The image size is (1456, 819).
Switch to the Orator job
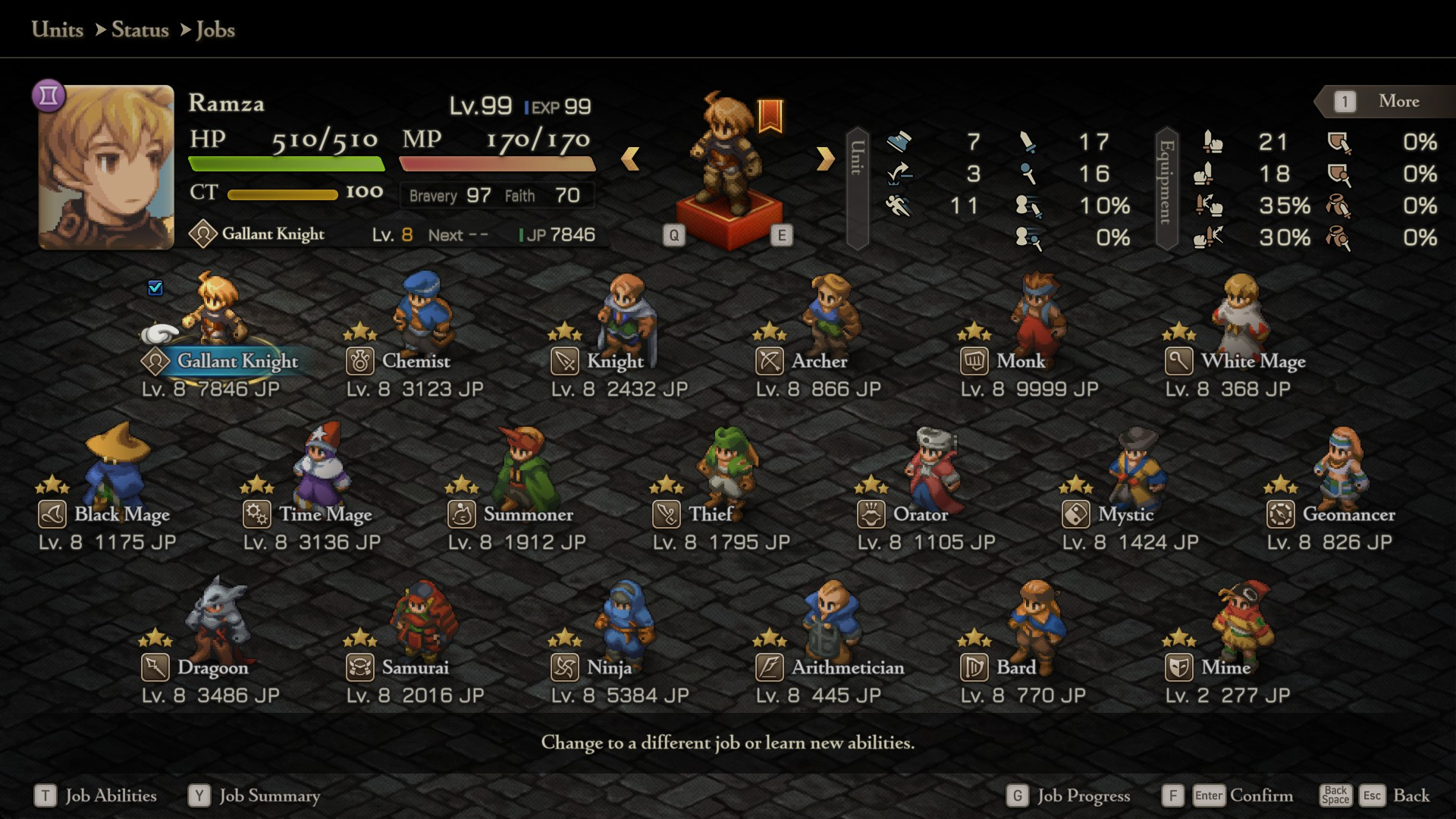(920, 514)
